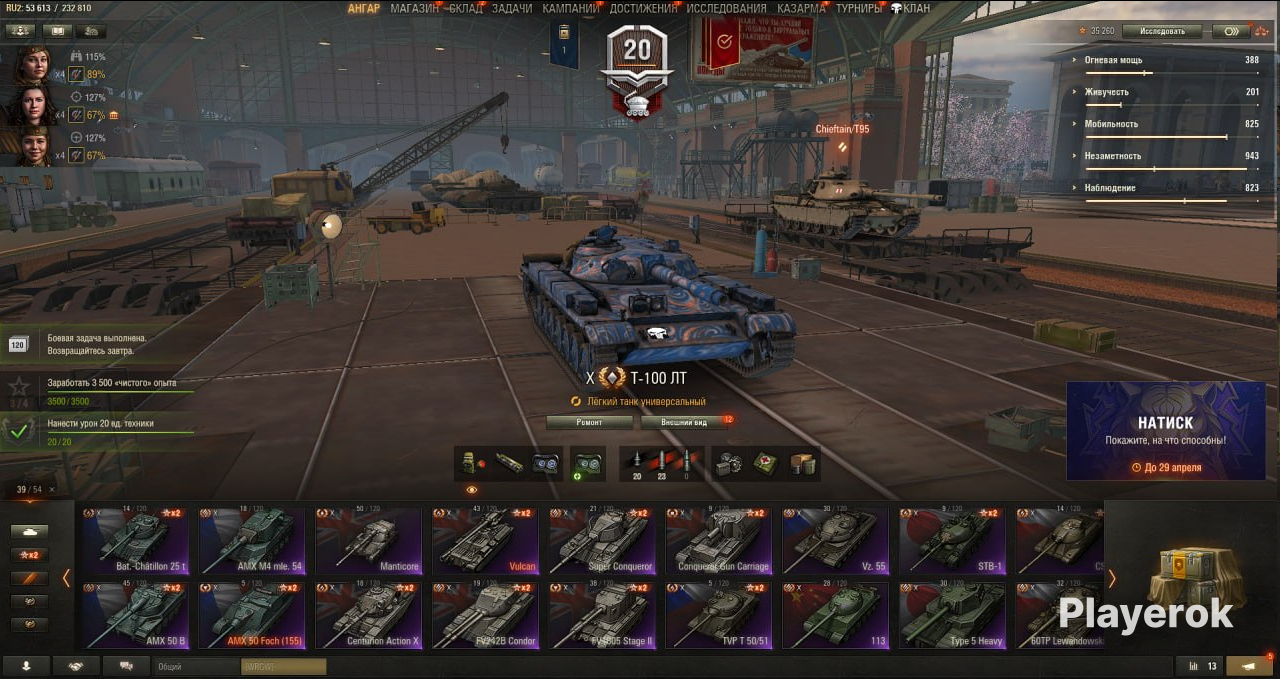Viewport: 1280px width, 679px height.
Task: Open the КАМПАНИИ campaigns tab
Action: [571, 8]
